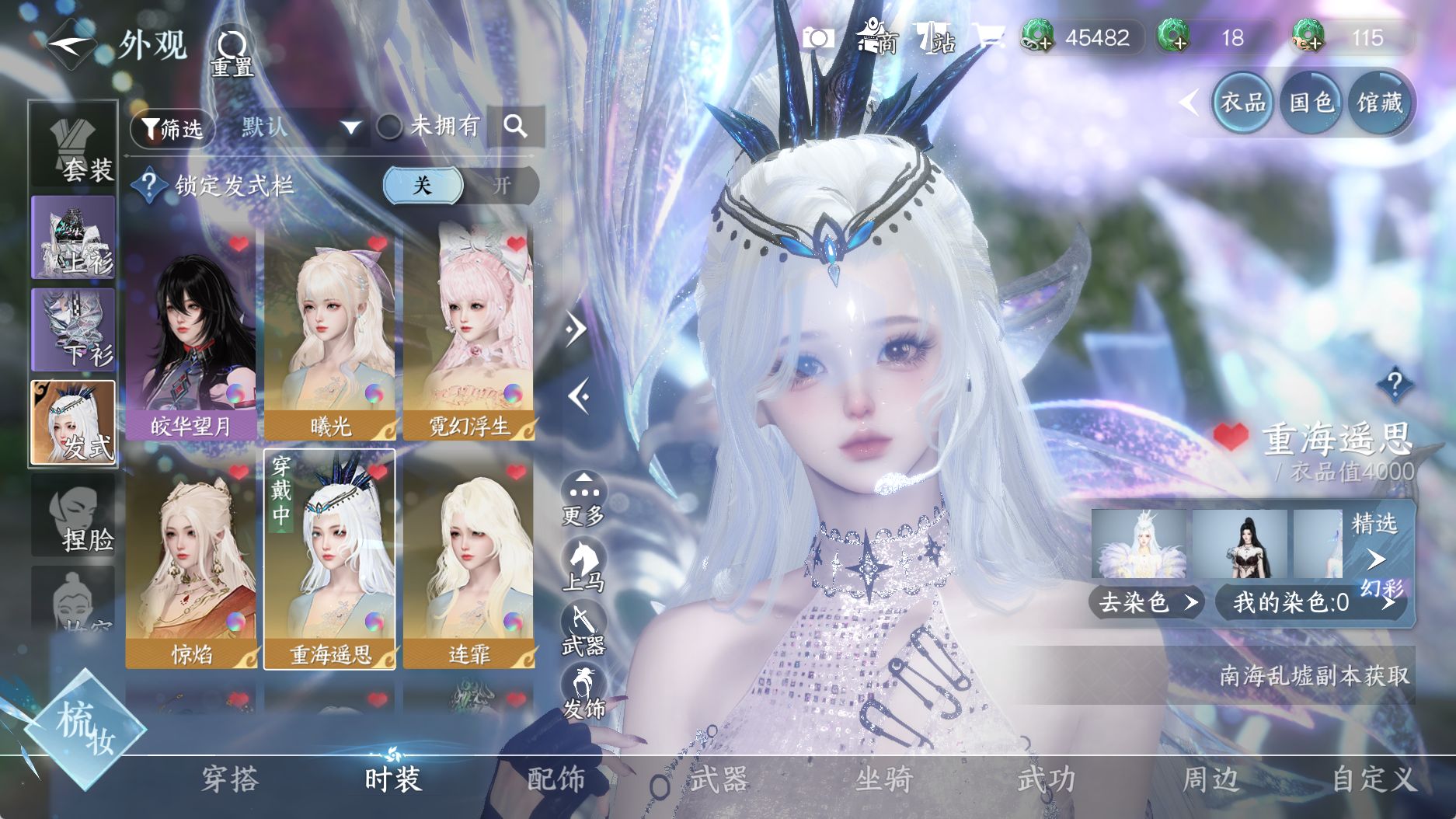Image resolution: width=1456 pixels, height=819 pixels.
Task: Go back using the top-left arrow
Action: pyautogui.click(x=71, y=44)
